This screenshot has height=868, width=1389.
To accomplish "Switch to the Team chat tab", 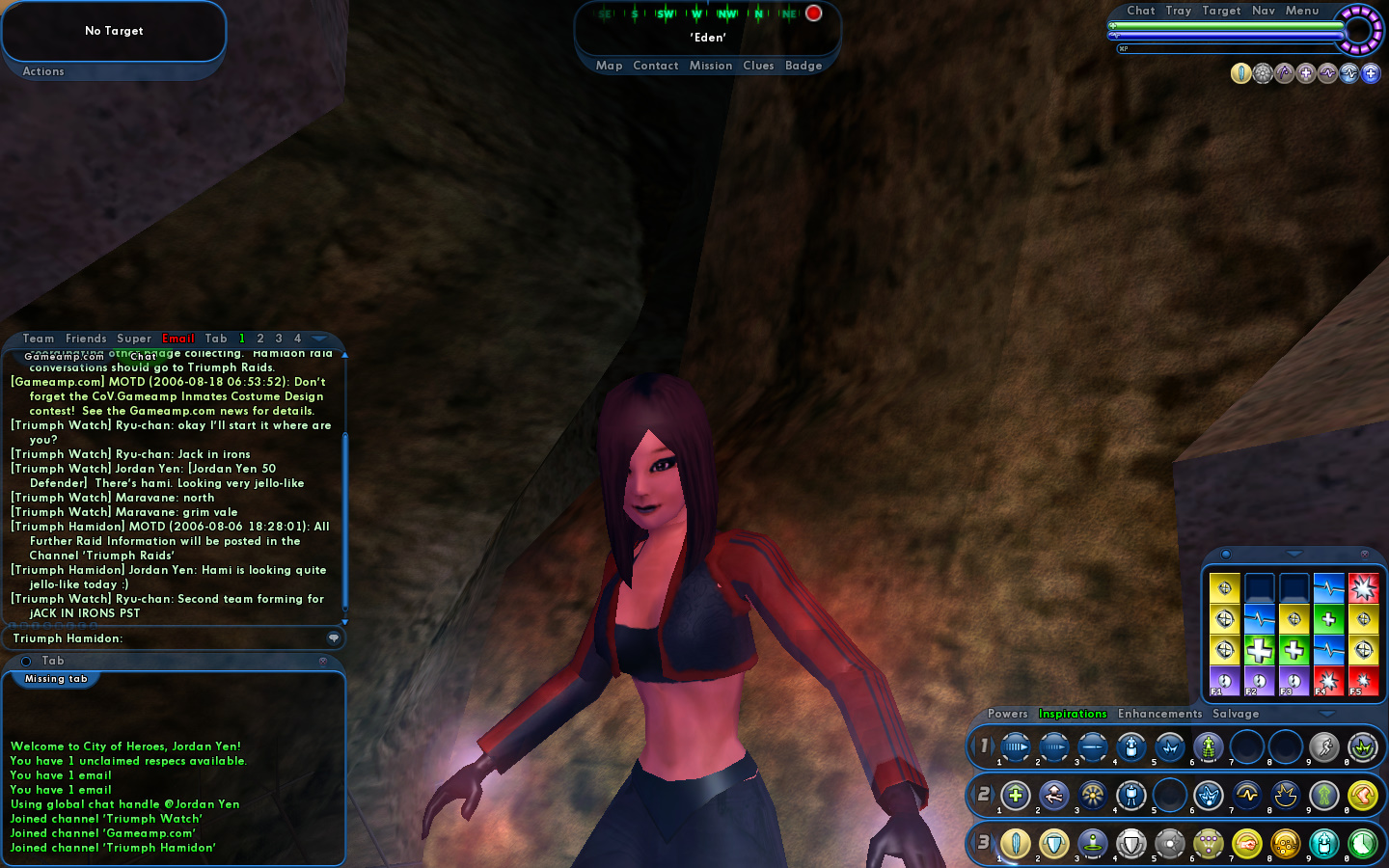I will click(x=39, y=339).
